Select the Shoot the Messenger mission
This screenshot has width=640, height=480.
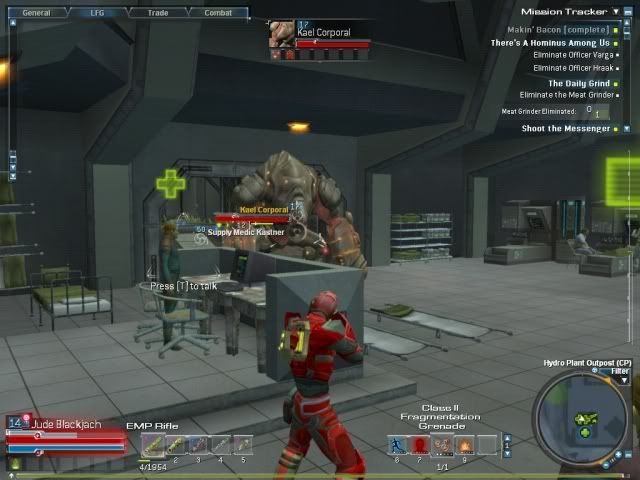565,128
